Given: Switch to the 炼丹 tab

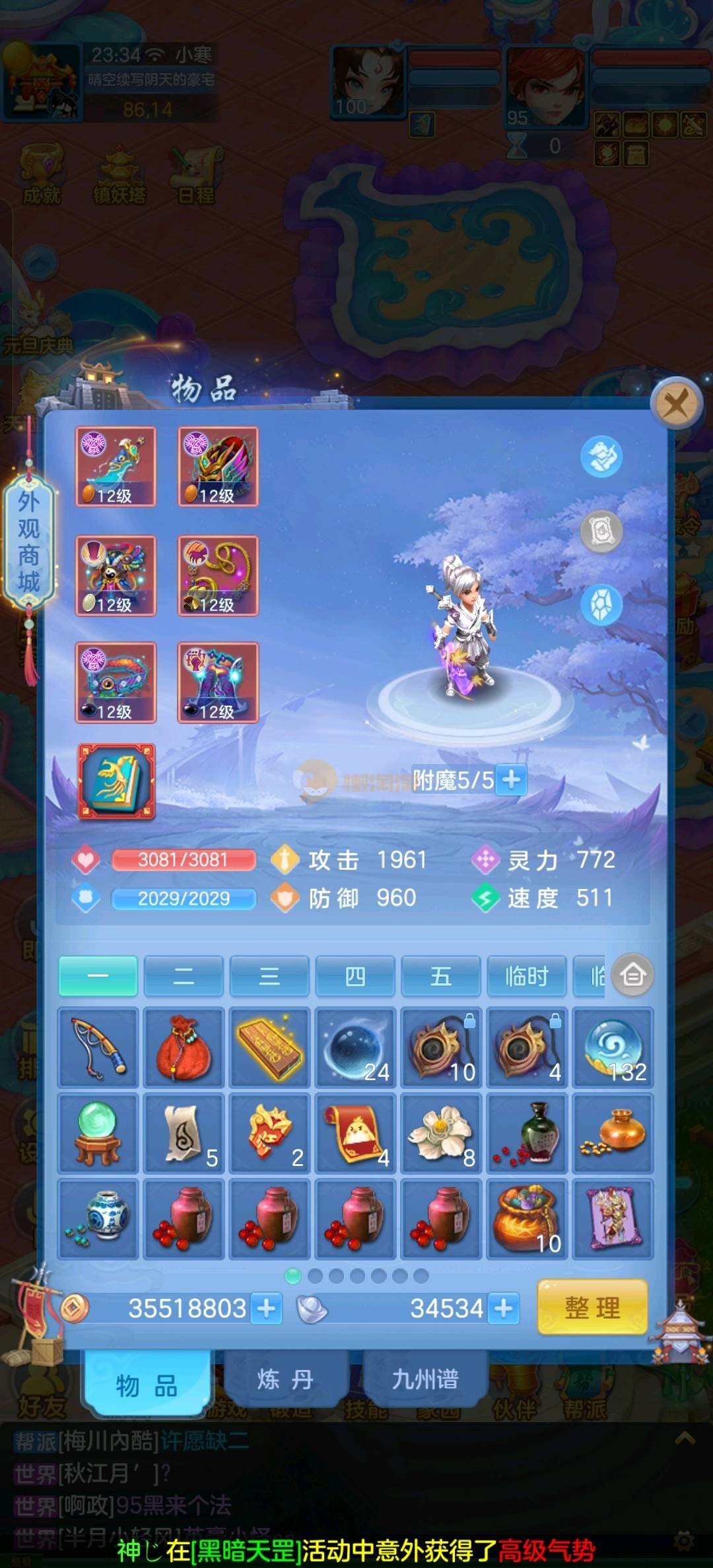Looking at the screenshot, I should tap(285, 1379).
